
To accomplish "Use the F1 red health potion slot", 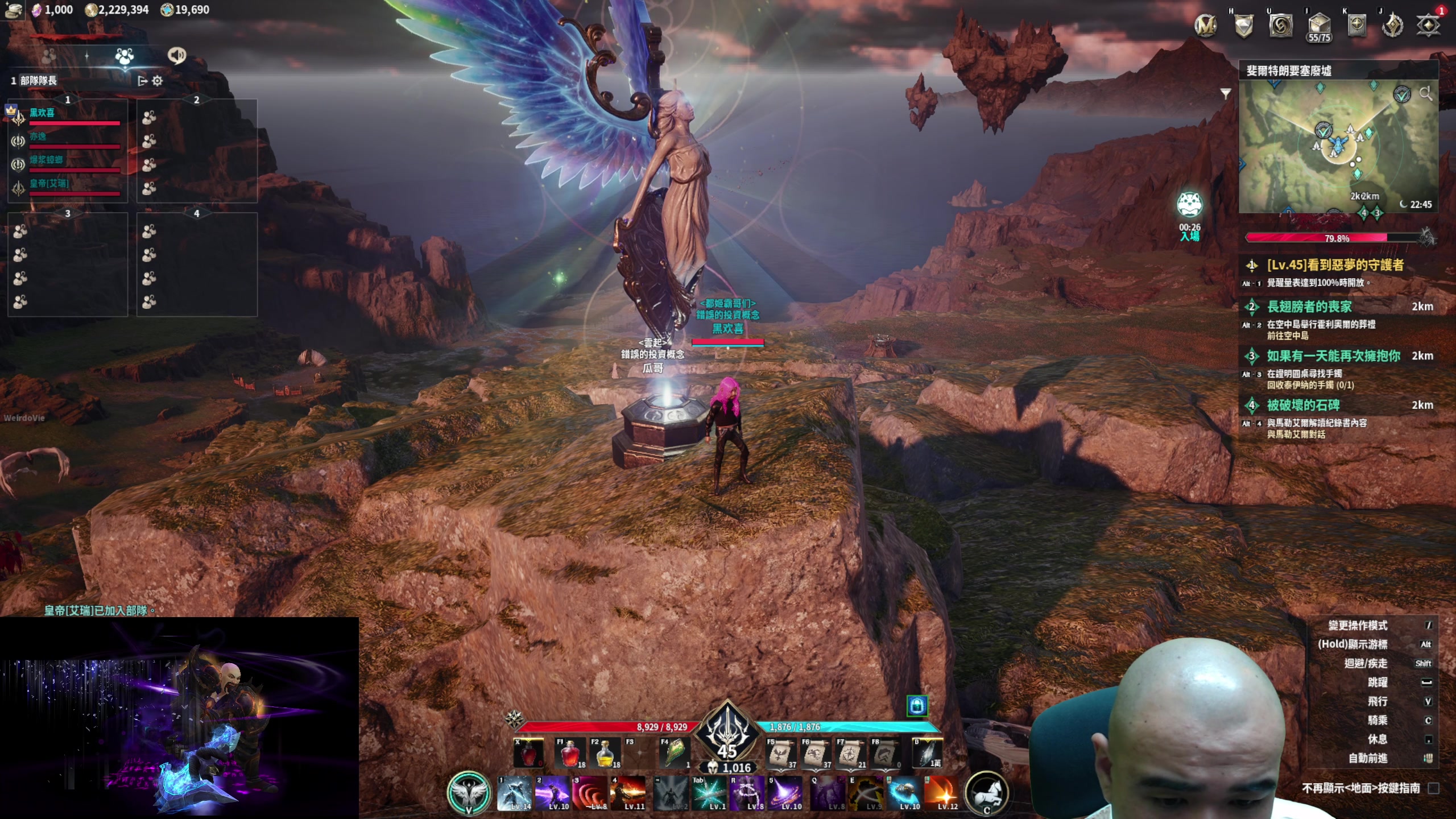I will (570, 754).
